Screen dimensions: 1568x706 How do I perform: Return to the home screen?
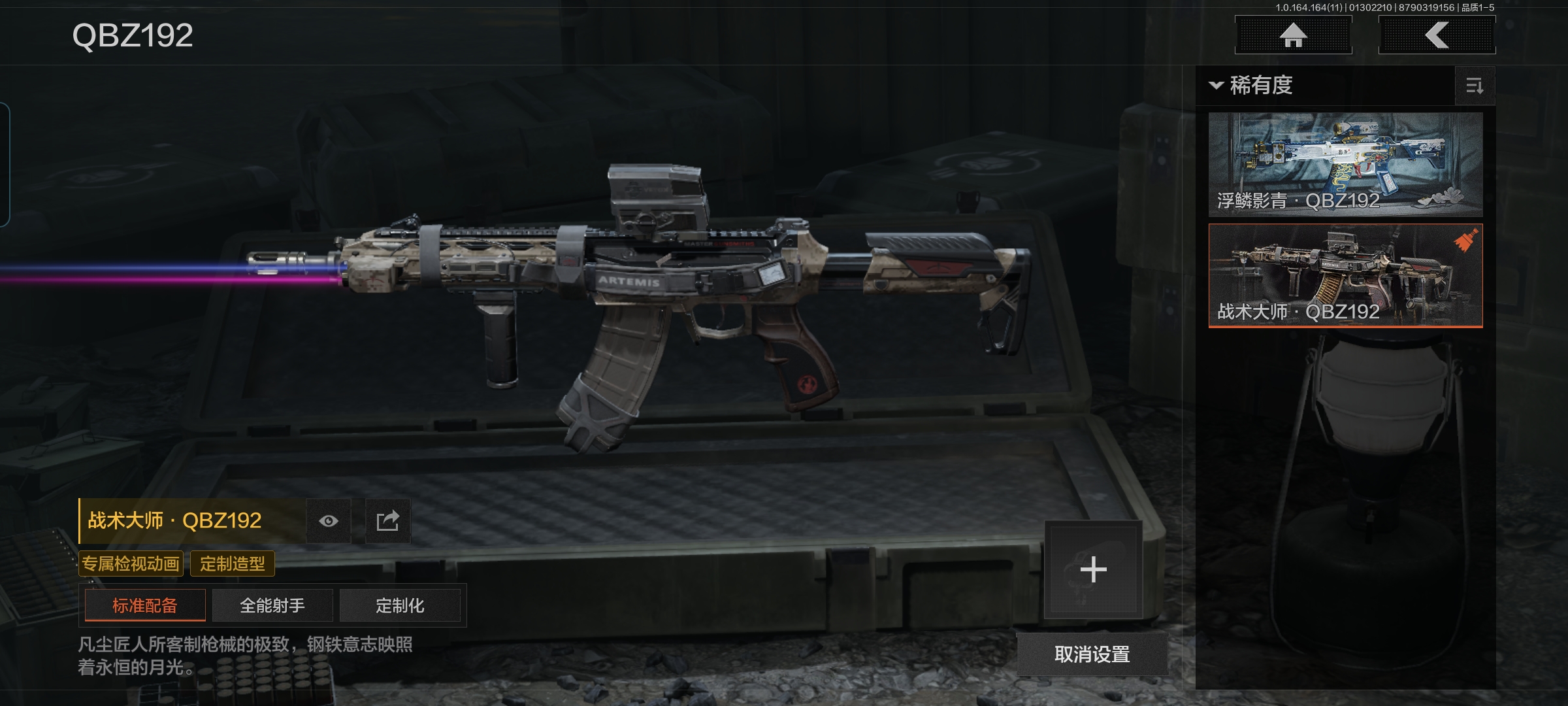(x=1293, y=35)
